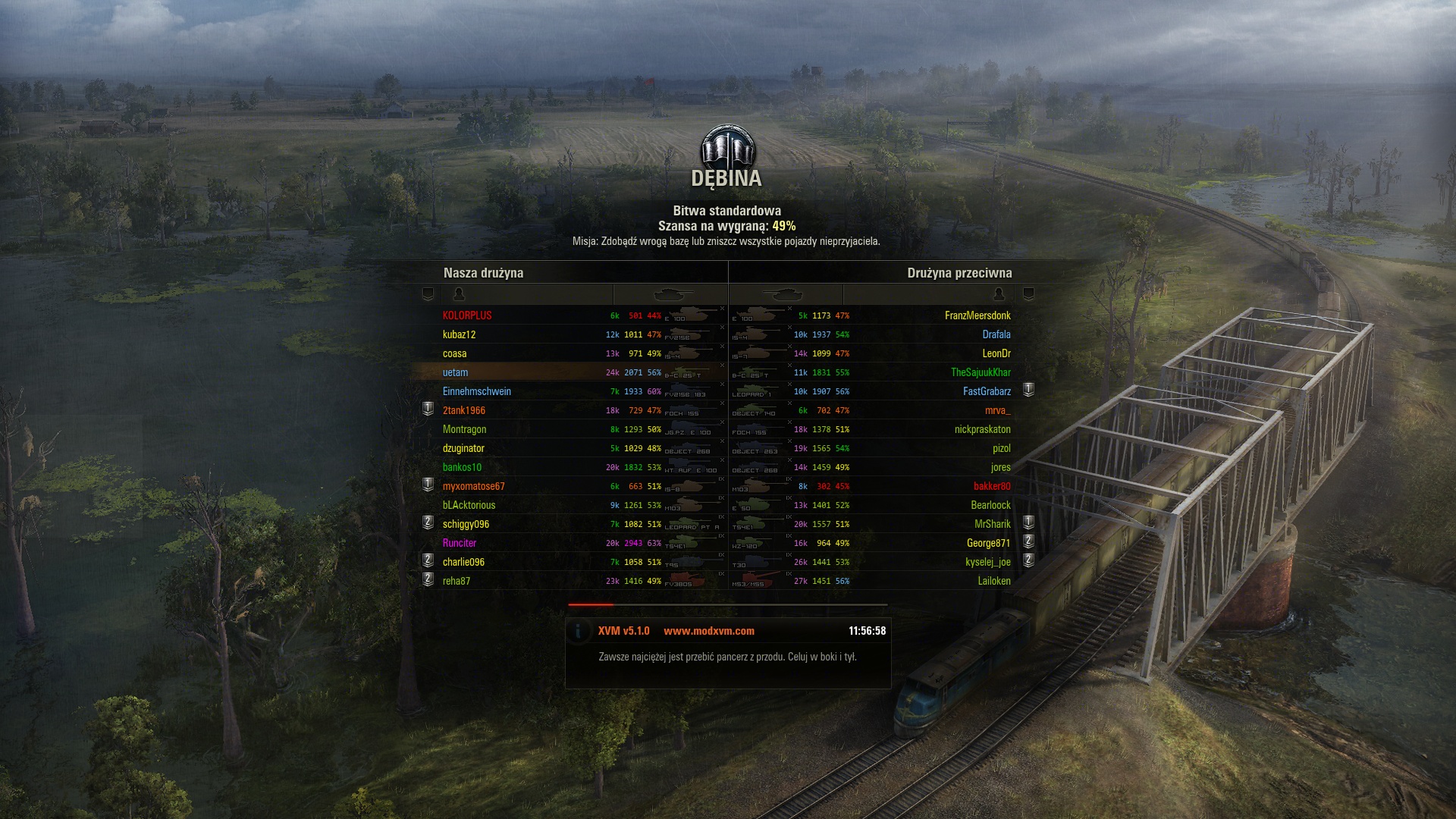Screen dimensions: 1456x819
Task: Choose enemy player Lailoken's row
Action: 994,581
